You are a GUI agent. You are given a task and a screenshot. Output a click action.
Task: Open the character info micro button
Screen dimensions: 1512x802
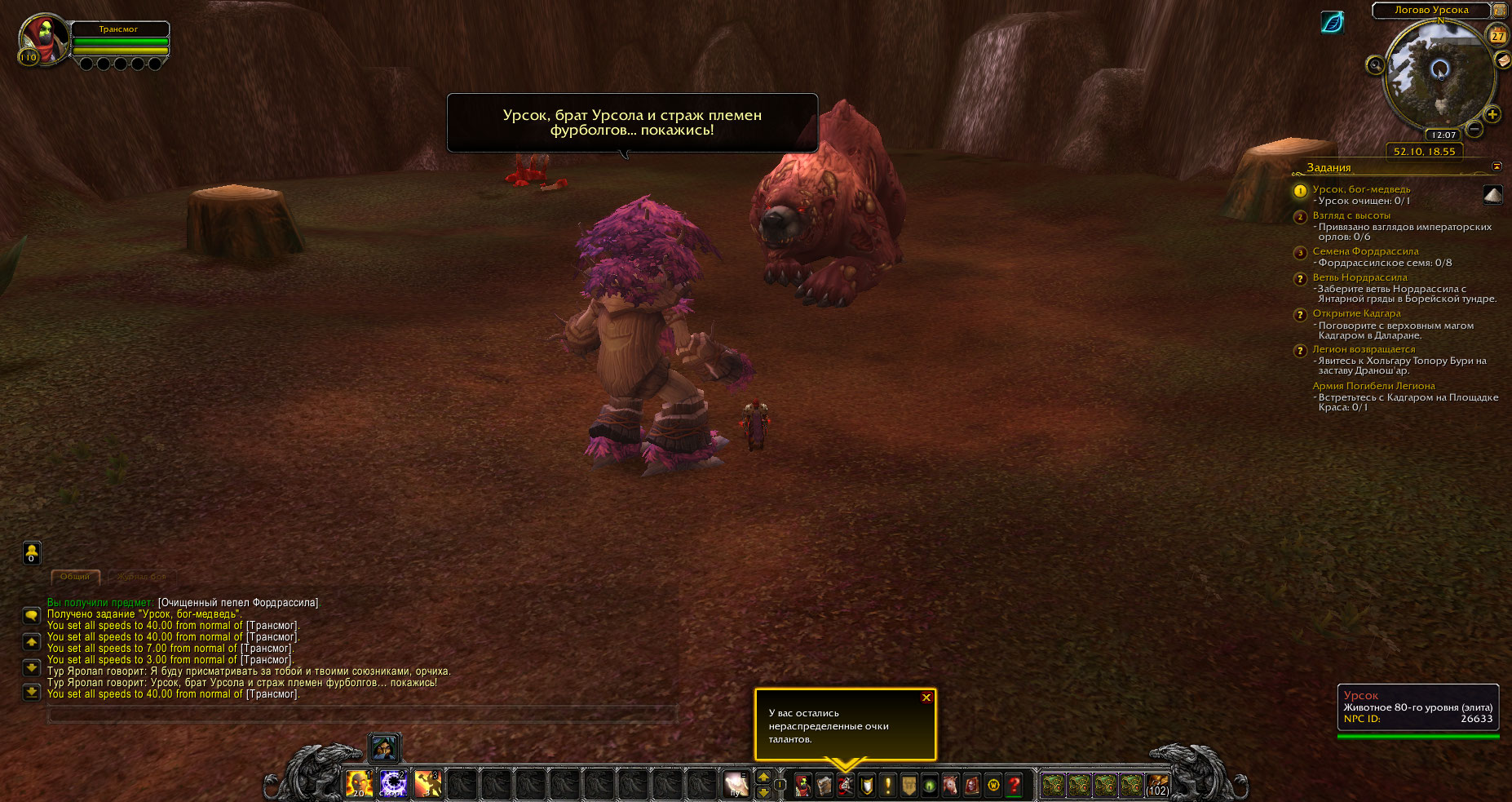coord(803,785)
